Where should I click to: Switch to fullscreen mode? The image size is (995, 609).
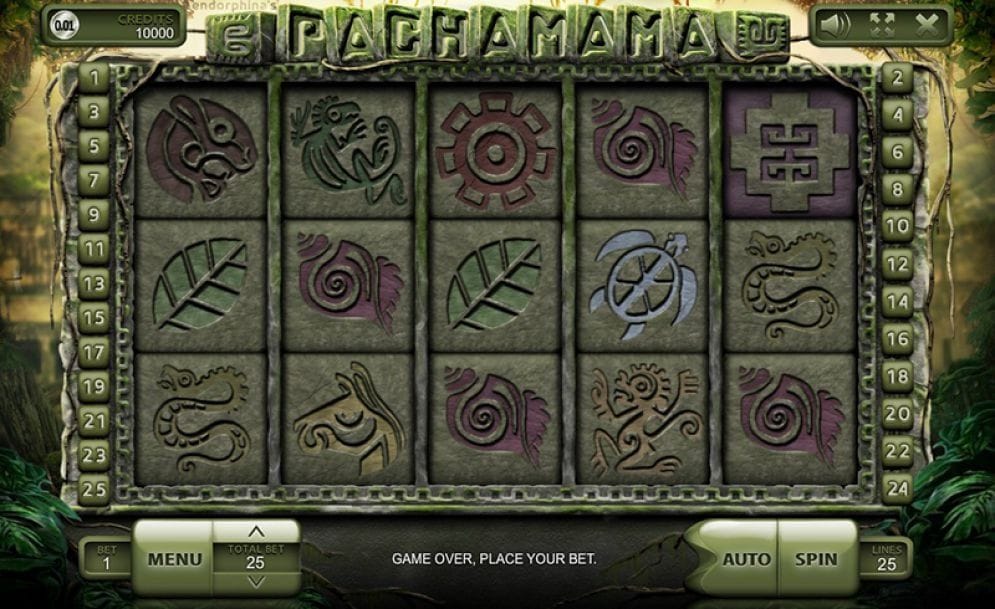coord(882,24)
